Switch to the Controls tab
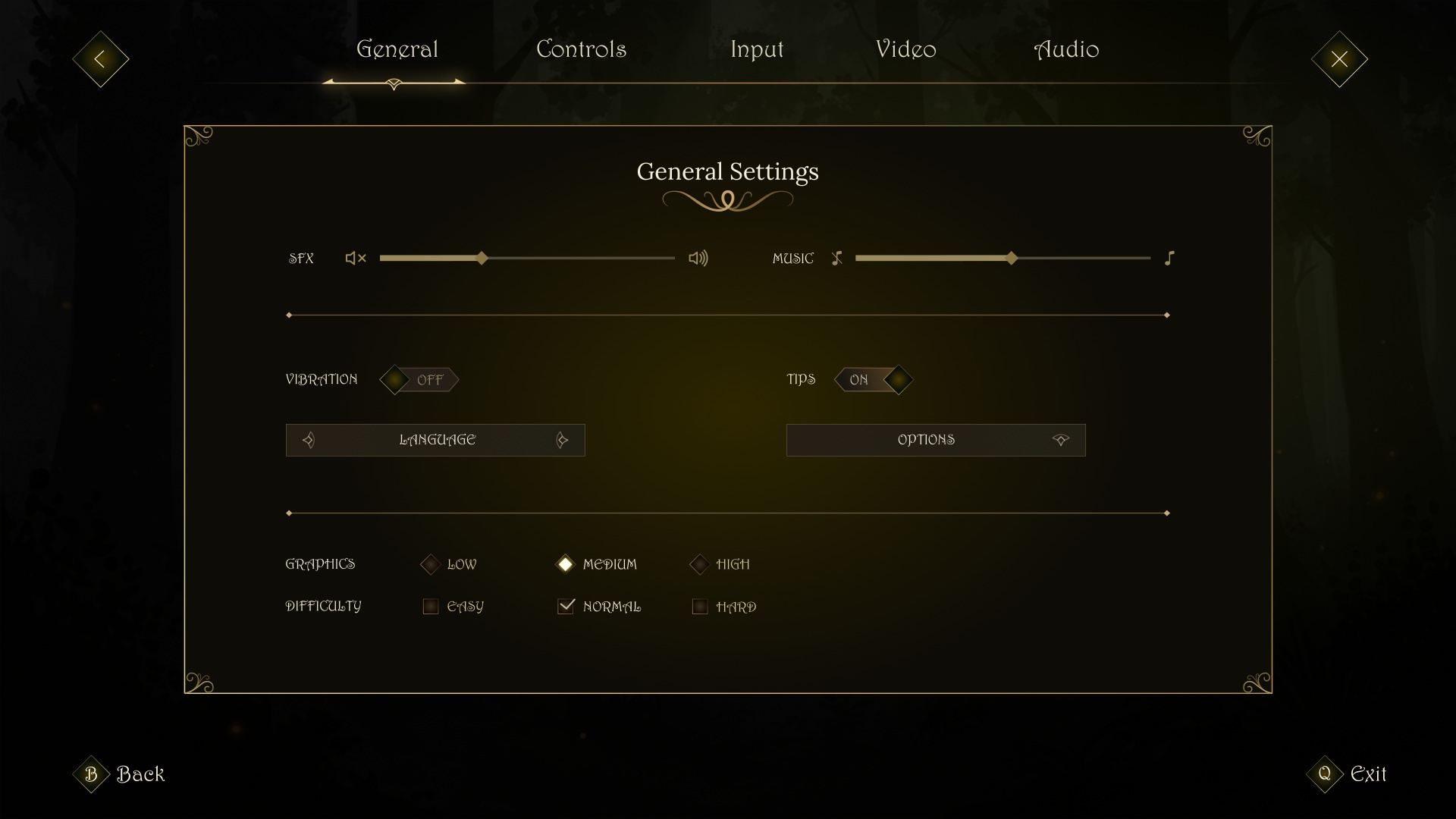The image size is (1456, 819). coord(581,49)
